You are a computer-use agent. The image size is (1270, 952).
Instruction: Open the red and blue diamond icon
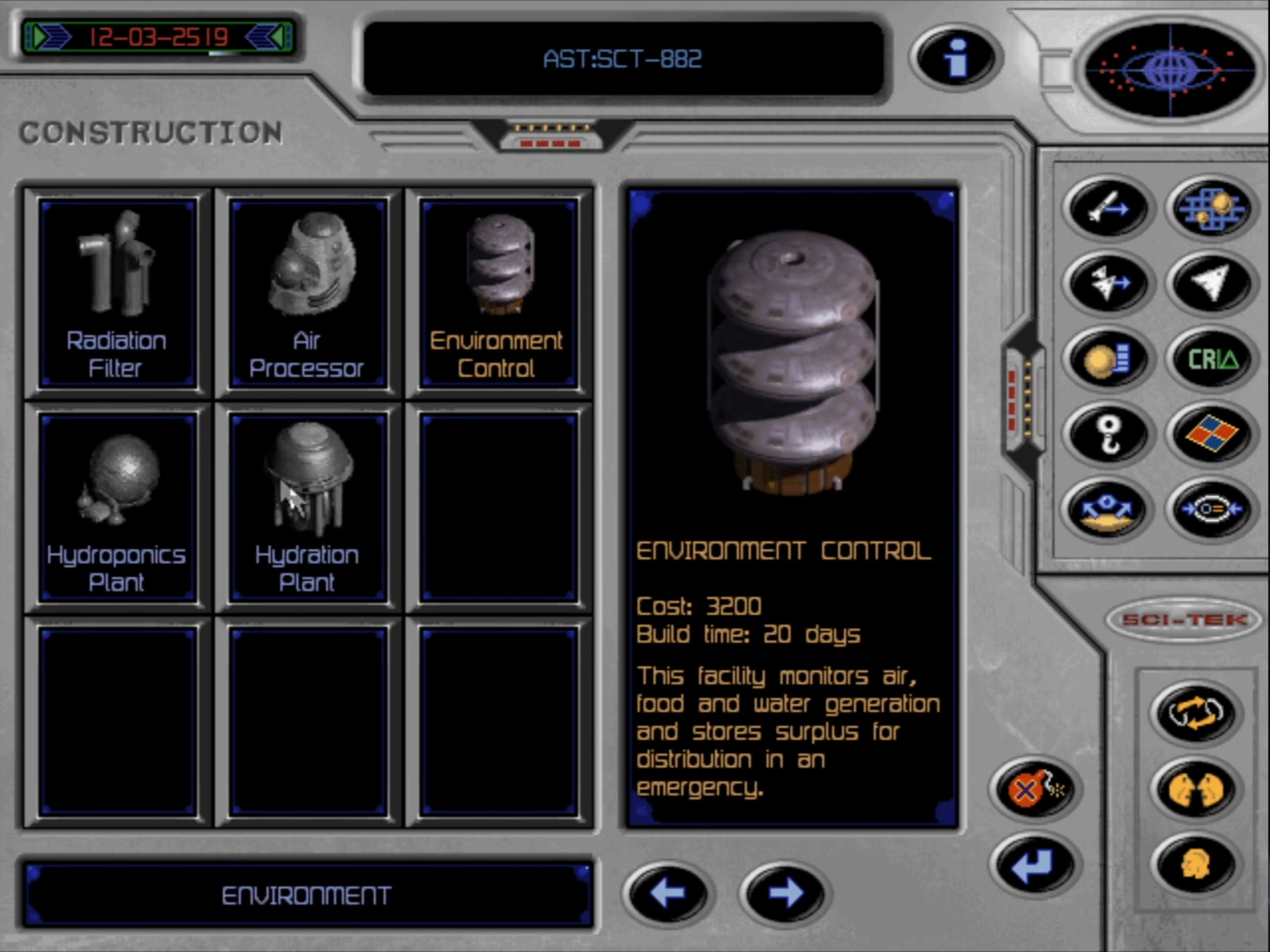1212,434
